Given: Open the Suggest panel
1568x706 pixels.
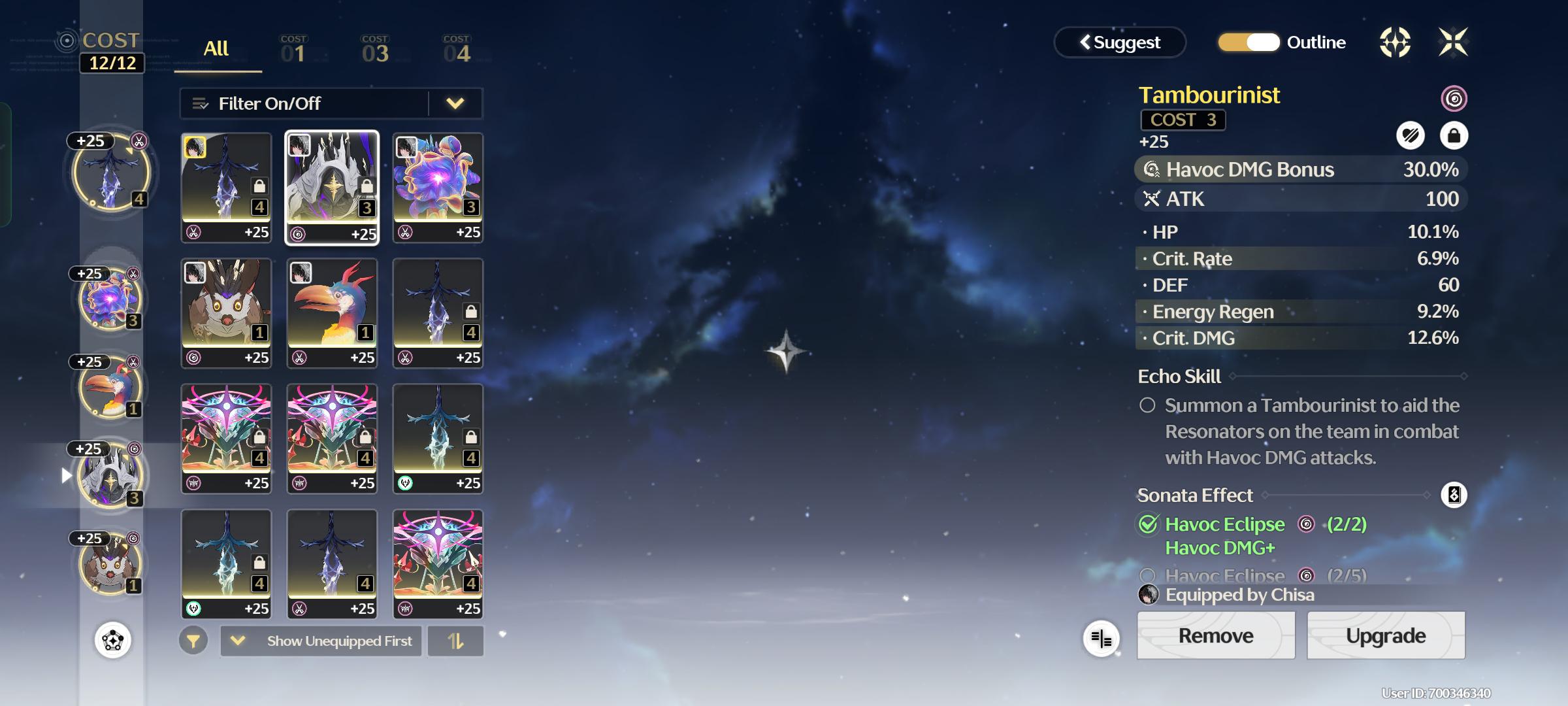Looking at the screenshot, I should pos(1120,42).
